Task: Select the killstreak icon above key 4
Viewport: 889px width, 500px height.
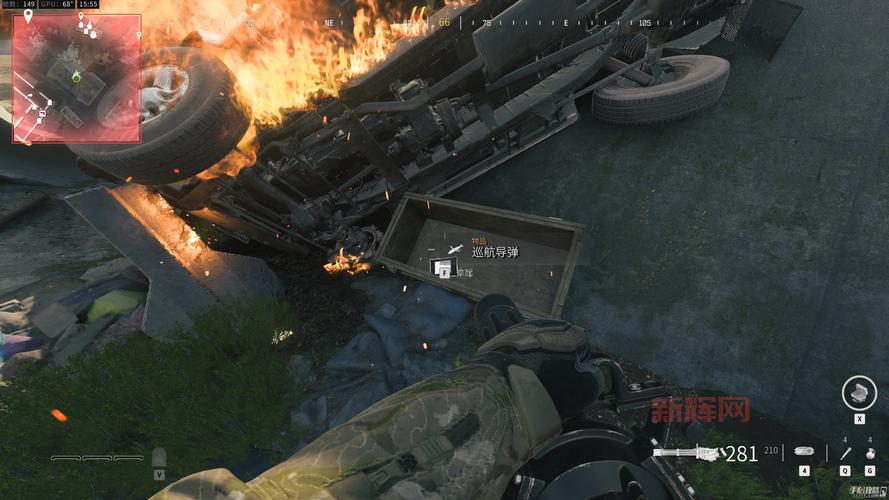Action: point(804,452)
